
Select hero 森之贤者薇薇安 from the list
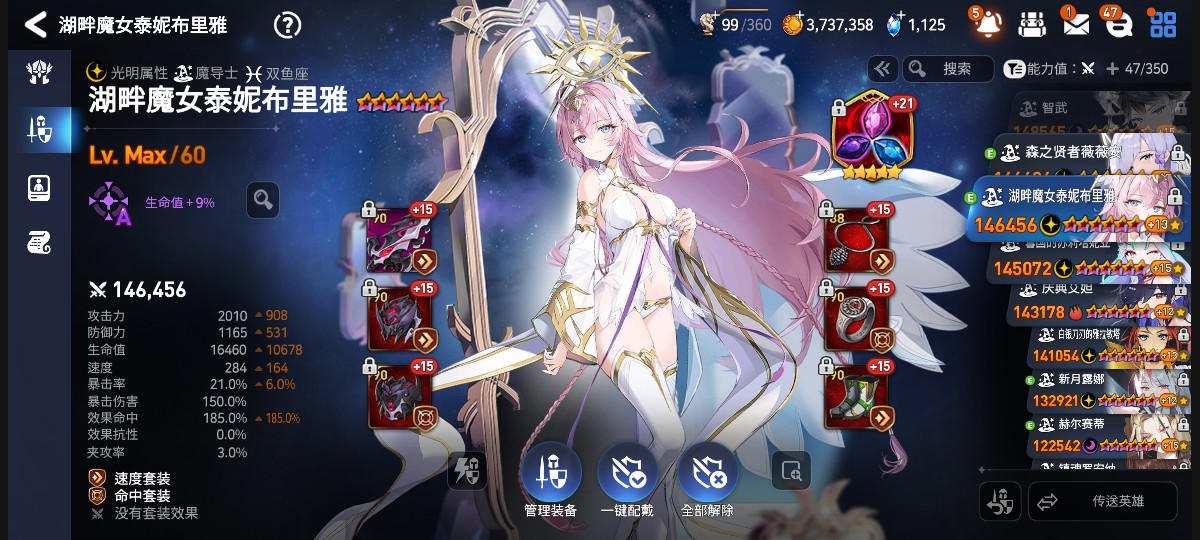point(1078,152)
